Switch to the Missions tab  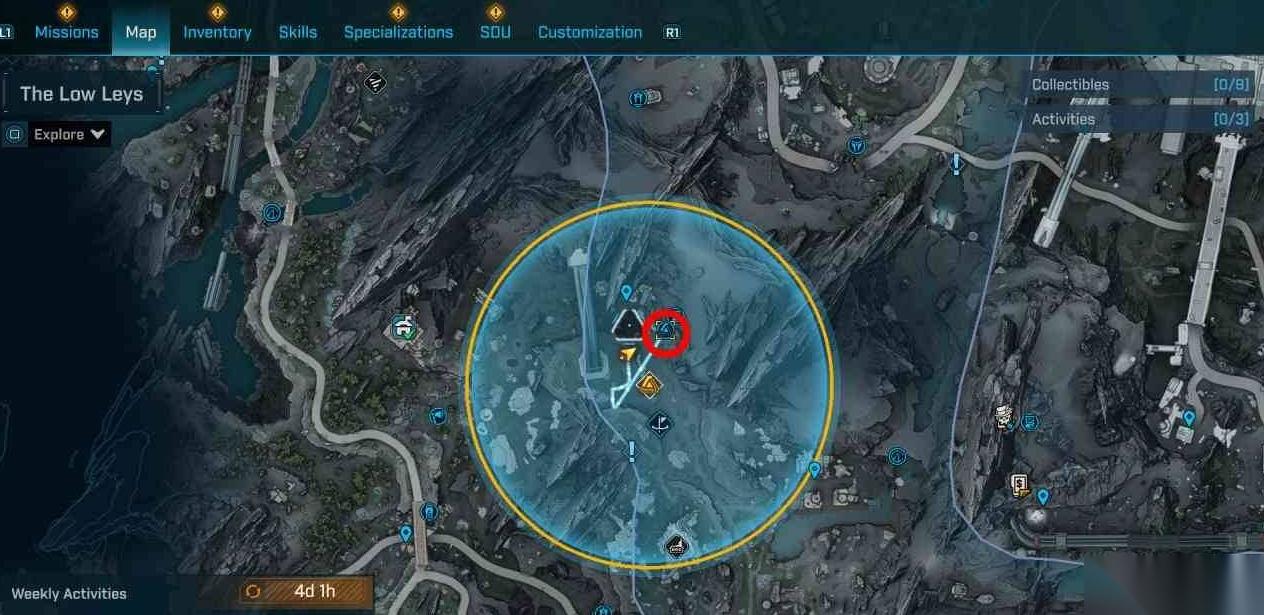pos(66,32)
